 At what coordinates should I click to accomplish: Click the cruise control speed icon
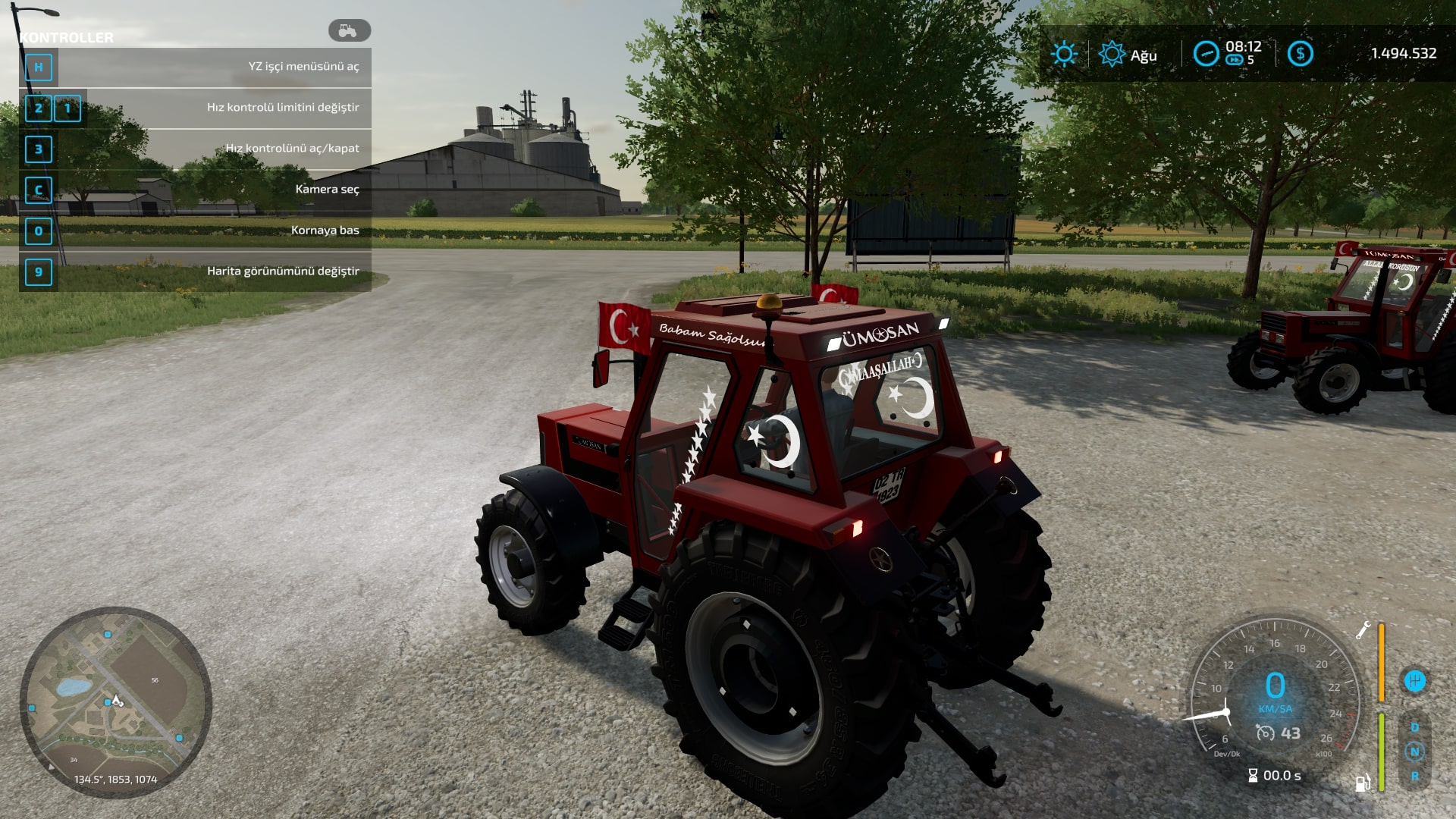(x=1265, y=733)
